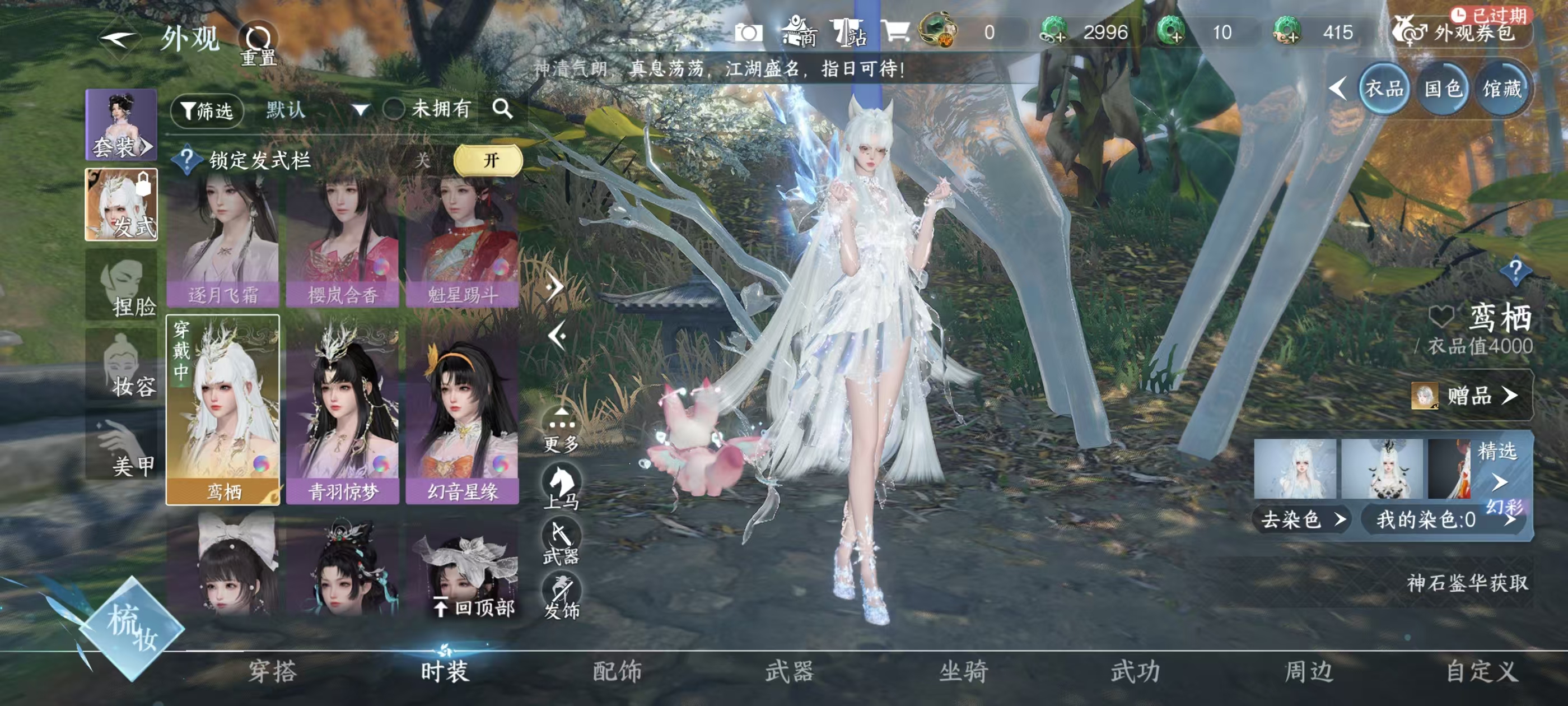This screenshot has width=1568, height=706.
Task: Go back using the arrow beside 外观
Action: coord(118,40)
